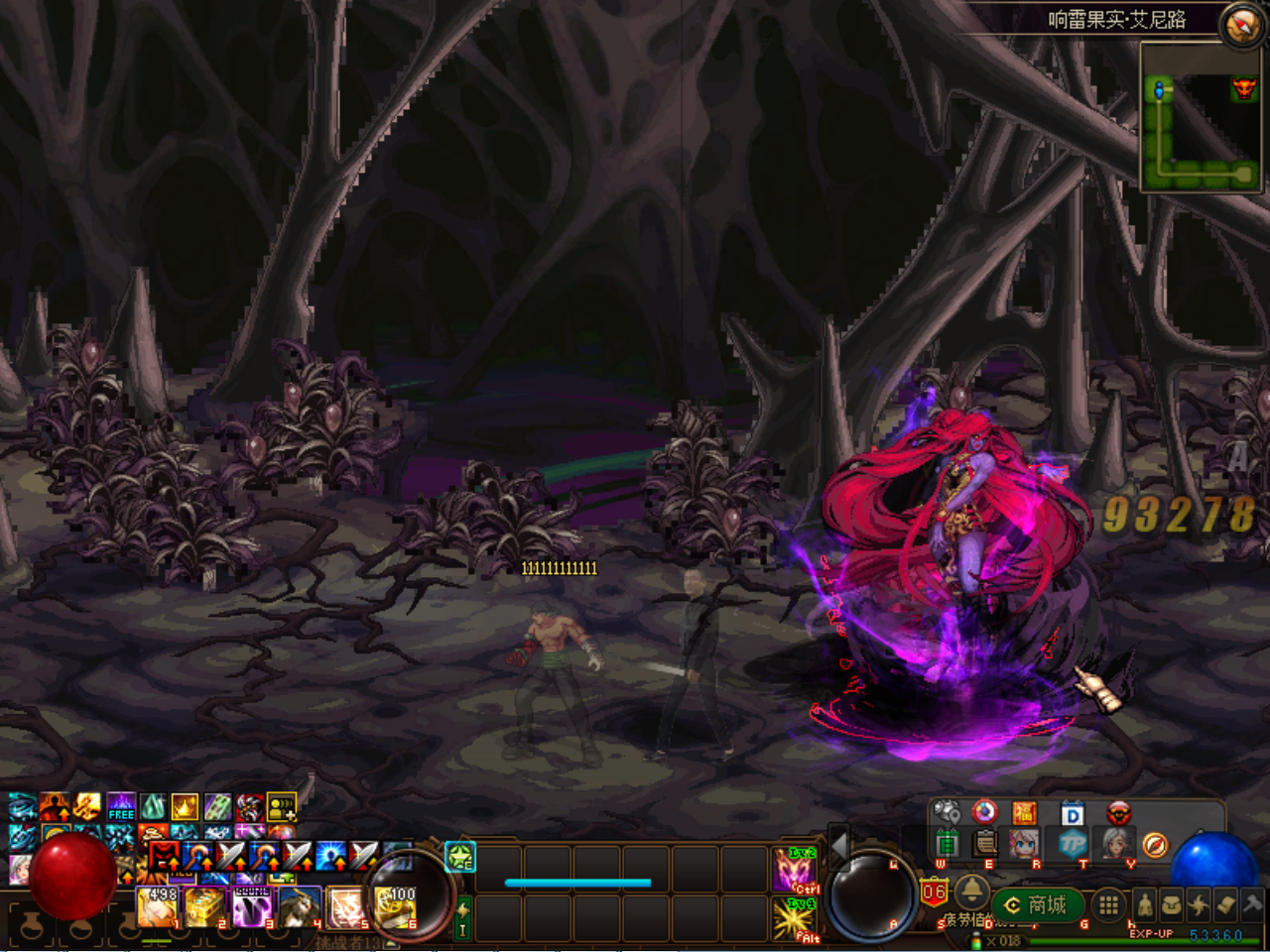
Task: Open the 福 fortune event icon
Action: [x=1023, y=813]
